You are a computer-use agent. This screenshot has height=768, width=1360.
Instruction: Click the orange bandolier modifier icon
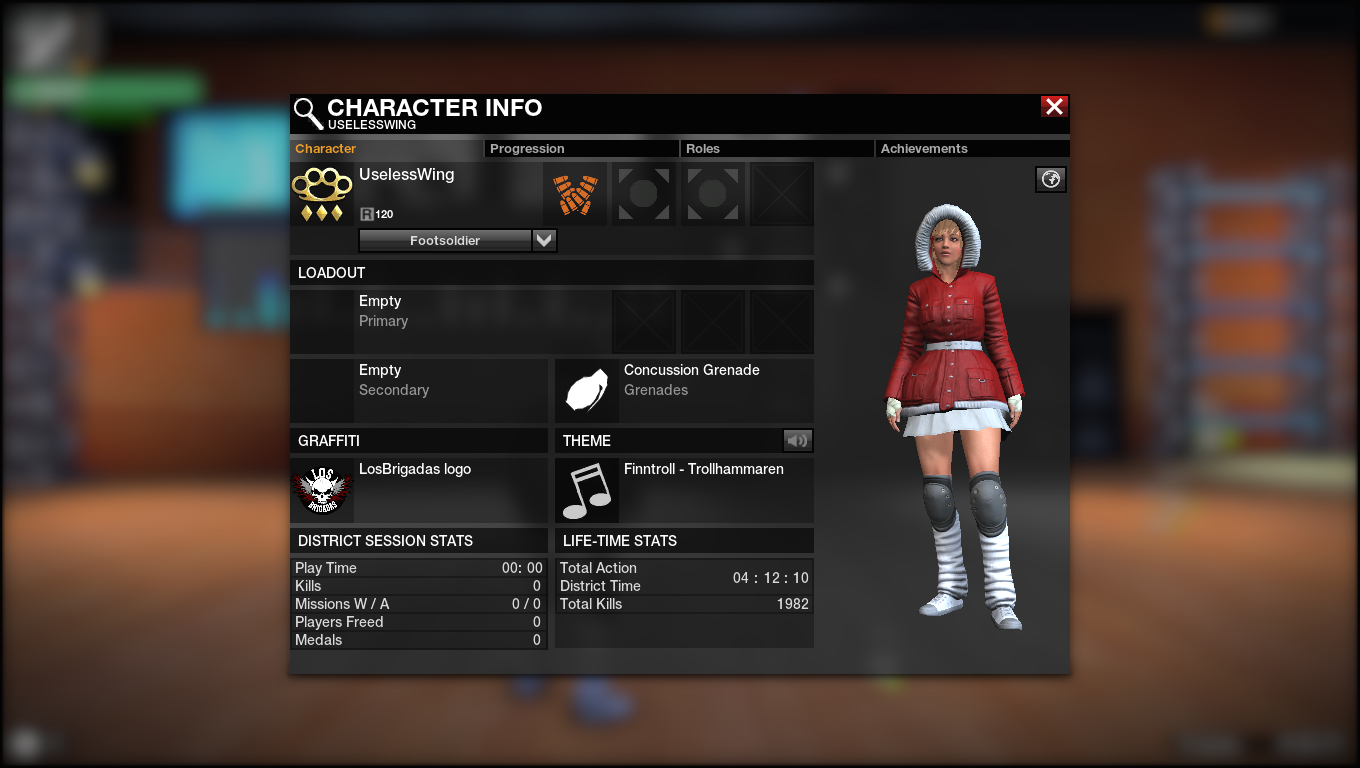[x=575, y=194]
